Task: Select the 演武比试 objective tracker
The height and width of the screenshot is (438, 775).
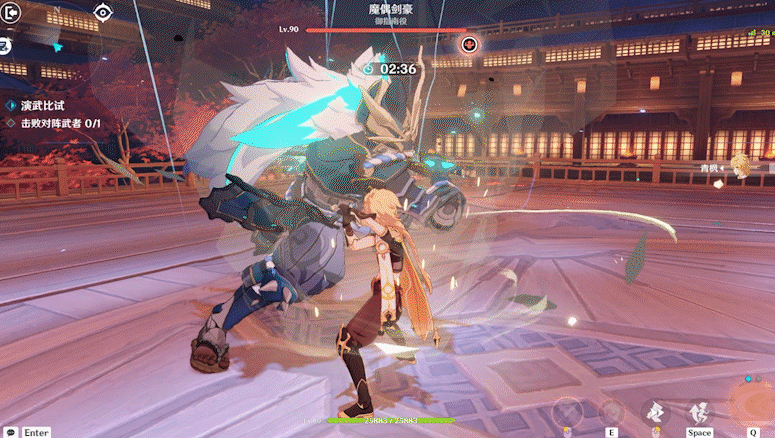Action: tap(43, 105)
